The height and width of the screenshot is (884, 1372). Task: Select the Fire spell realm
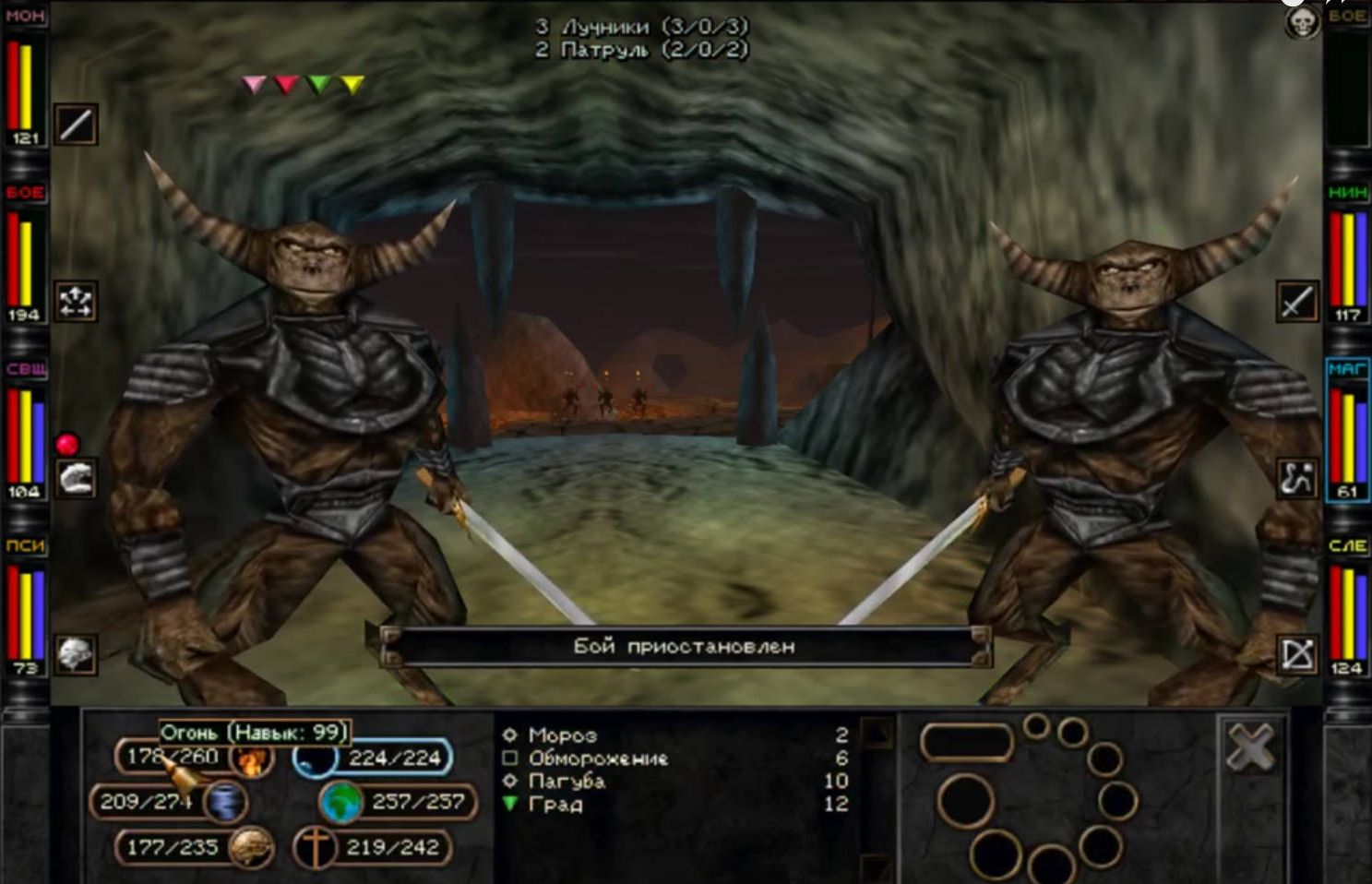tap(249, 759)
